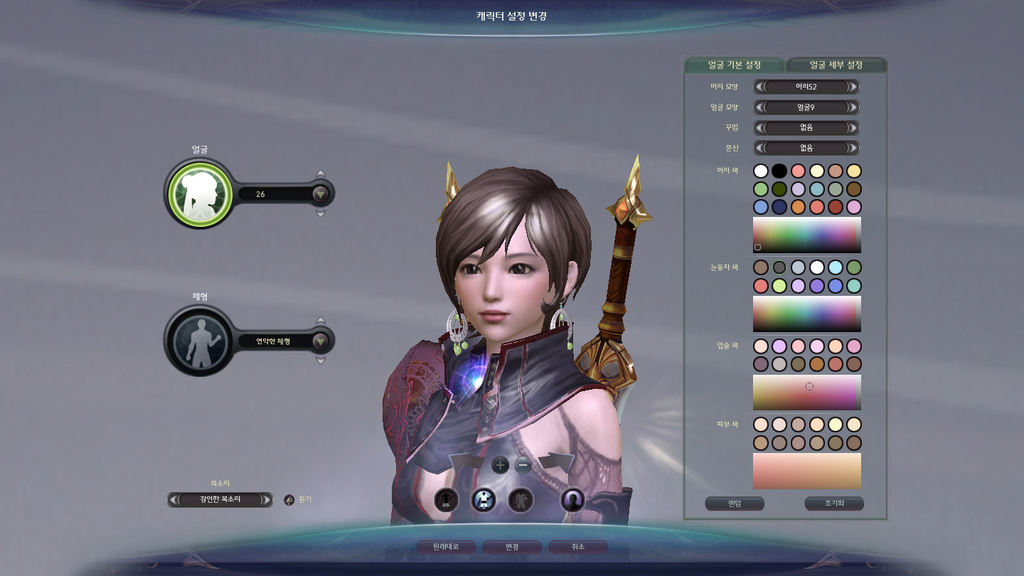Open the 체형 body type dropdown
This screenshot has height=576, width=1024.
coord(320,341)
